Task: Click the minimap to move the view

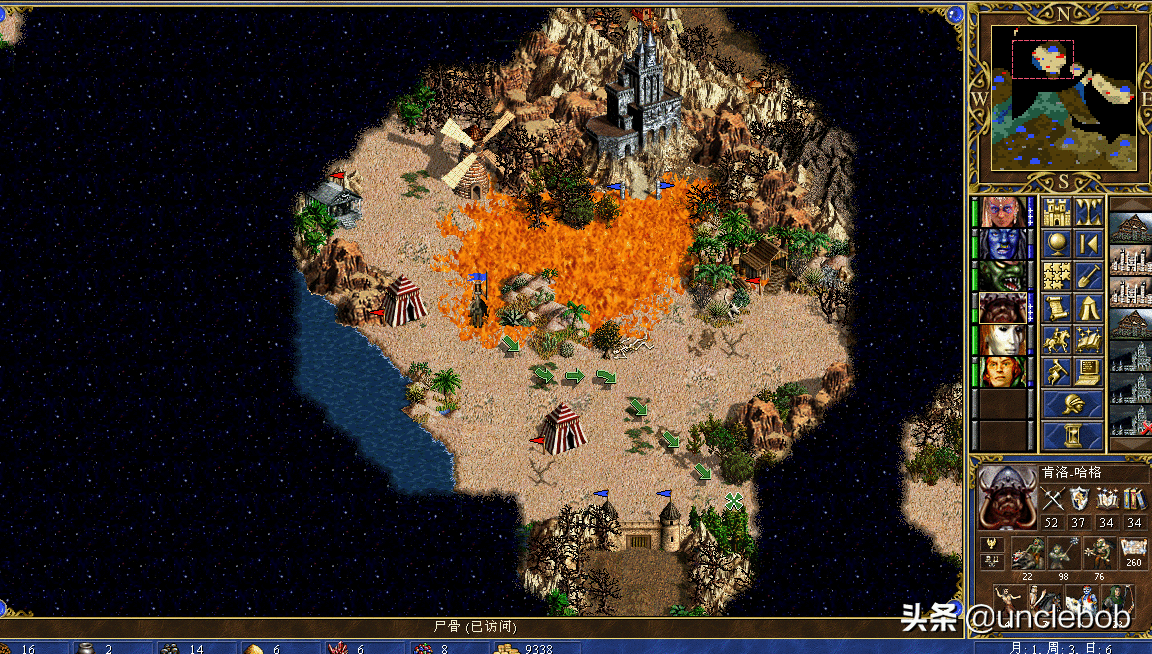Action: [x=1064, y=96]
